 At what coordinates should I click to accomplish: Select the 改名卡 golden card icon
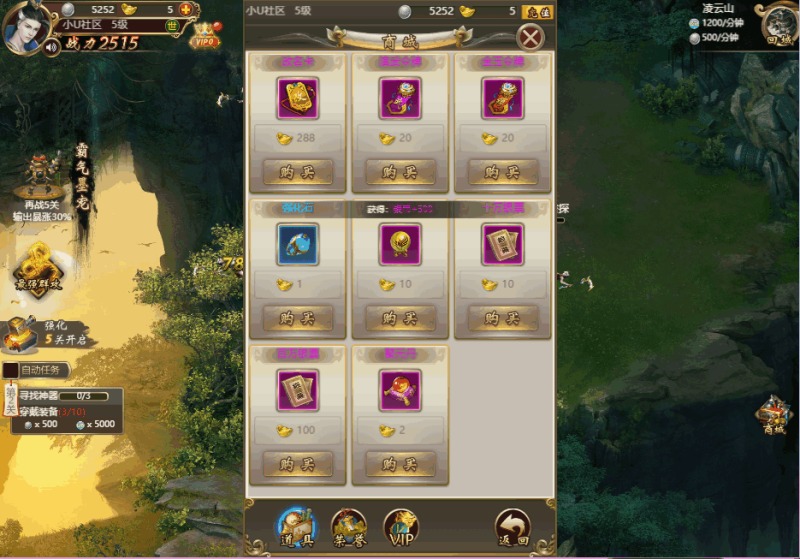[x=298, y=98]
